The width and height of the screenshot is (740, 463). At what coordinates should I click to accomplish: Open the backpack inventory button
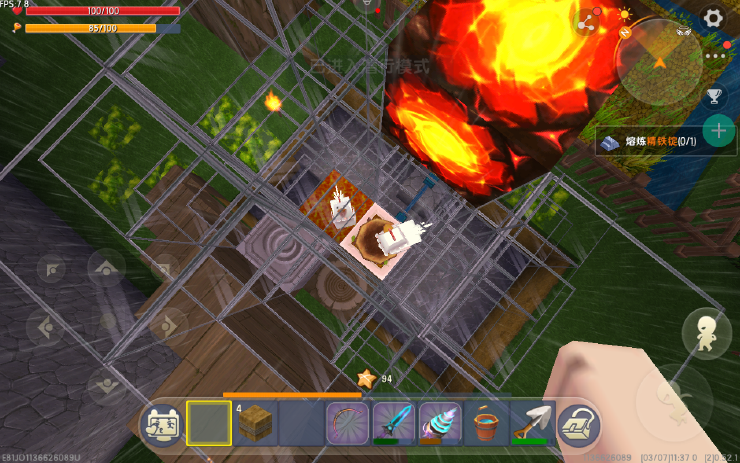577,425
